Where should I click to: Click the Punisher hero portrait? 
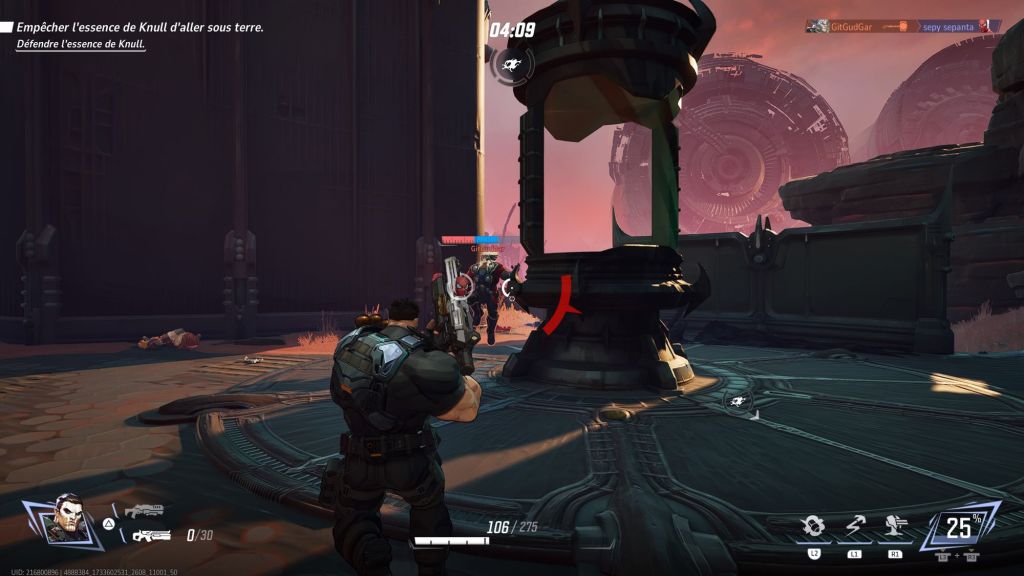(67, 519)
